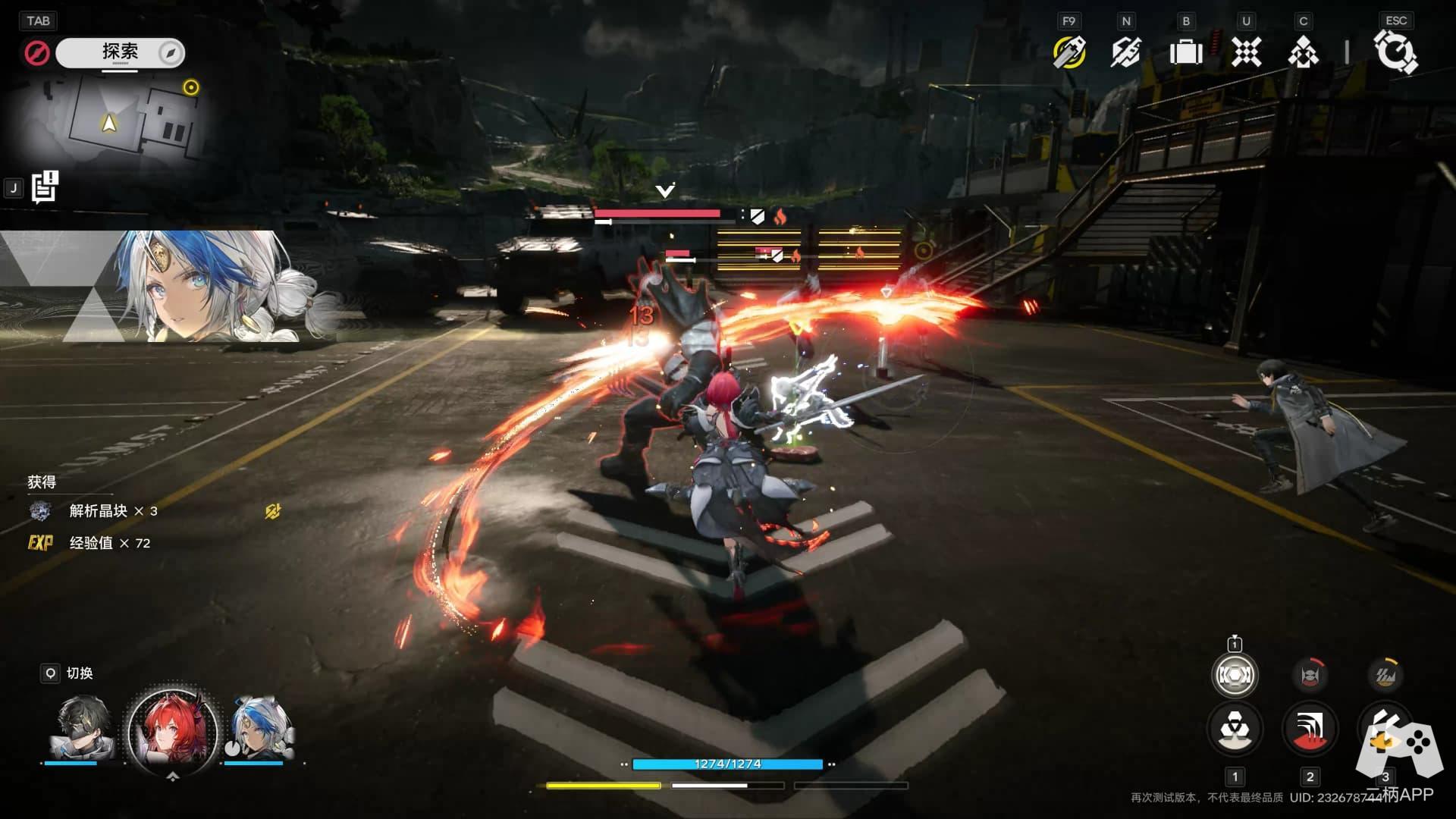Open the diamond cross pattern menu icon

[x=1246, y=52]
